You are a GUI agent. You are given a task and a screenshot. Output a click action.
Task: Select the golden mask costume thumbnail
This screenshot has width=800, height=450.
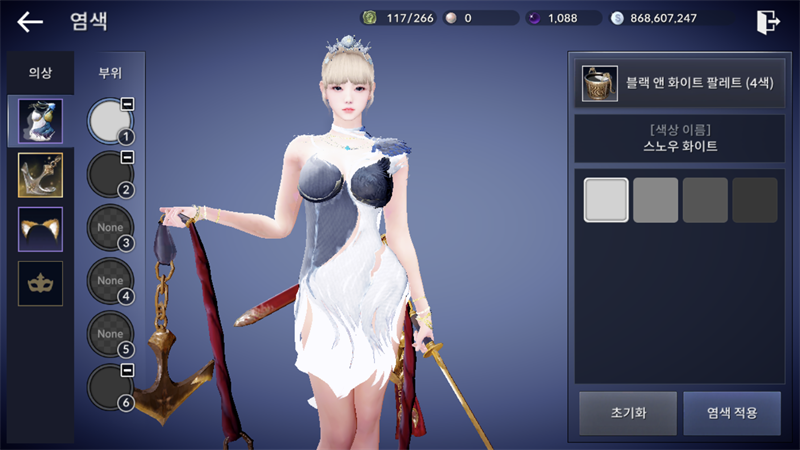coord(40,283)
